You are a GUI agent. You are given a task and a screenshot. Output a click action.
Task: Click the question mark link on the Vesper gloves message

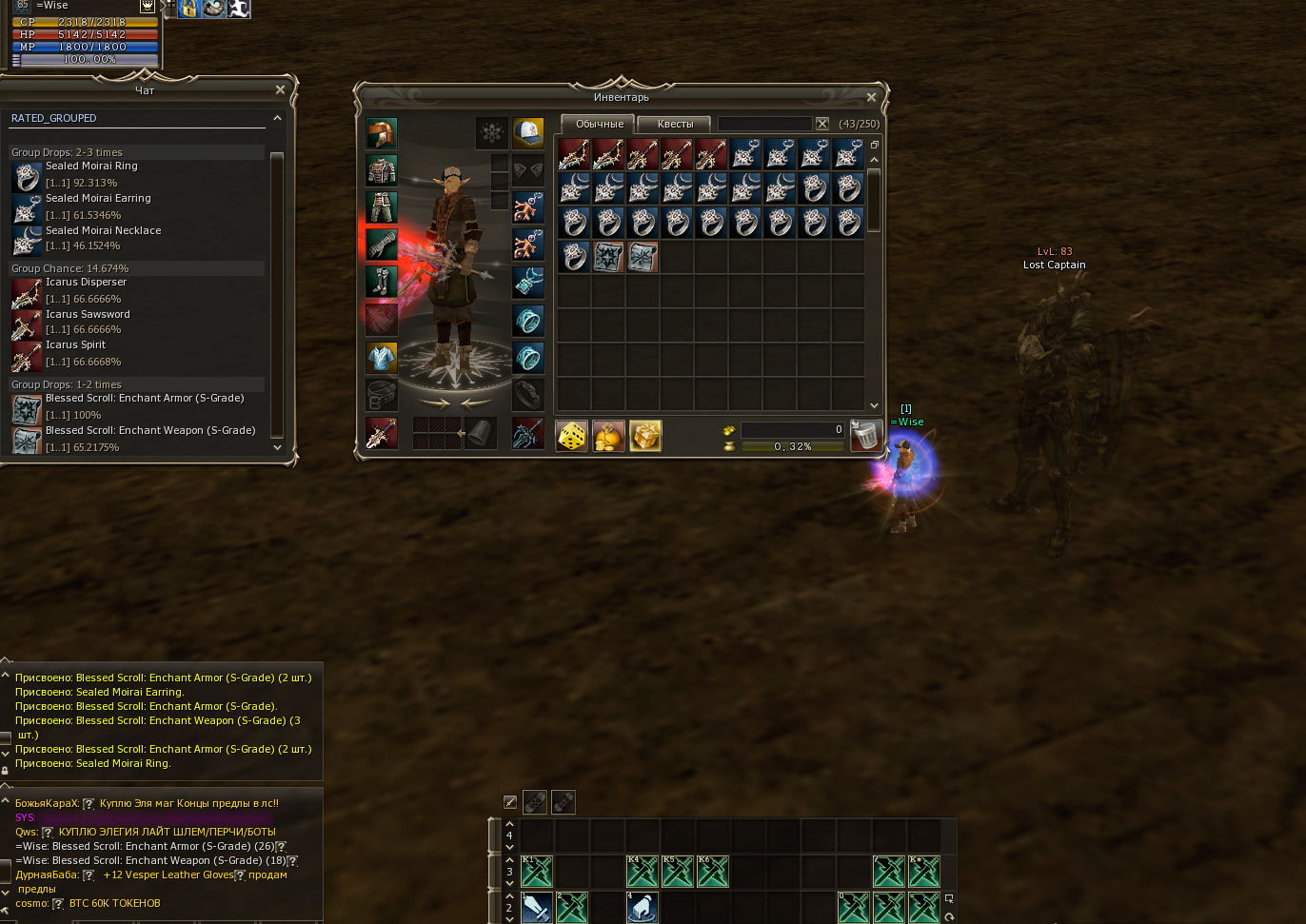(x=240, y=875)
